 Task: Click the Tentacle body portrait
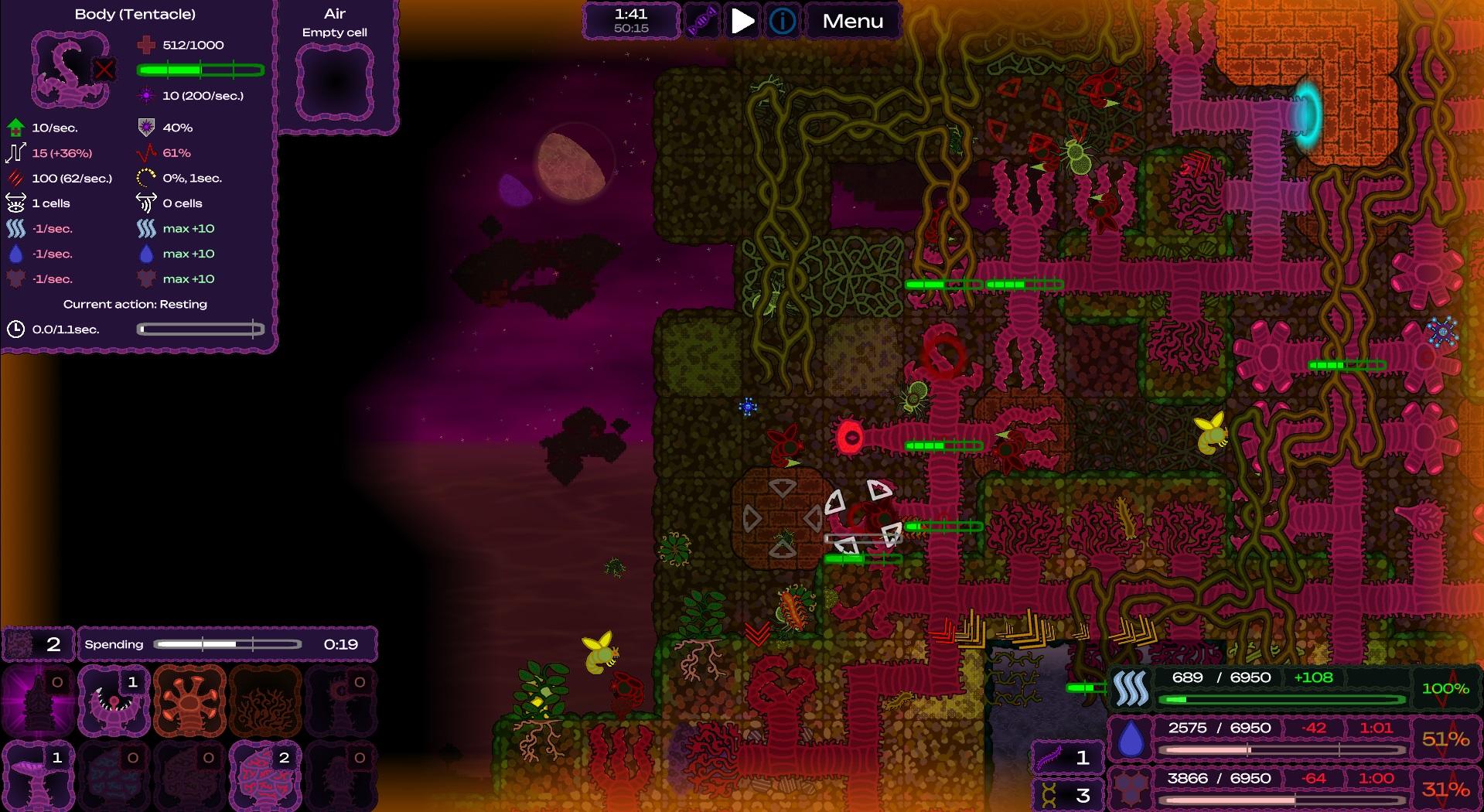[x=71, y=70]
